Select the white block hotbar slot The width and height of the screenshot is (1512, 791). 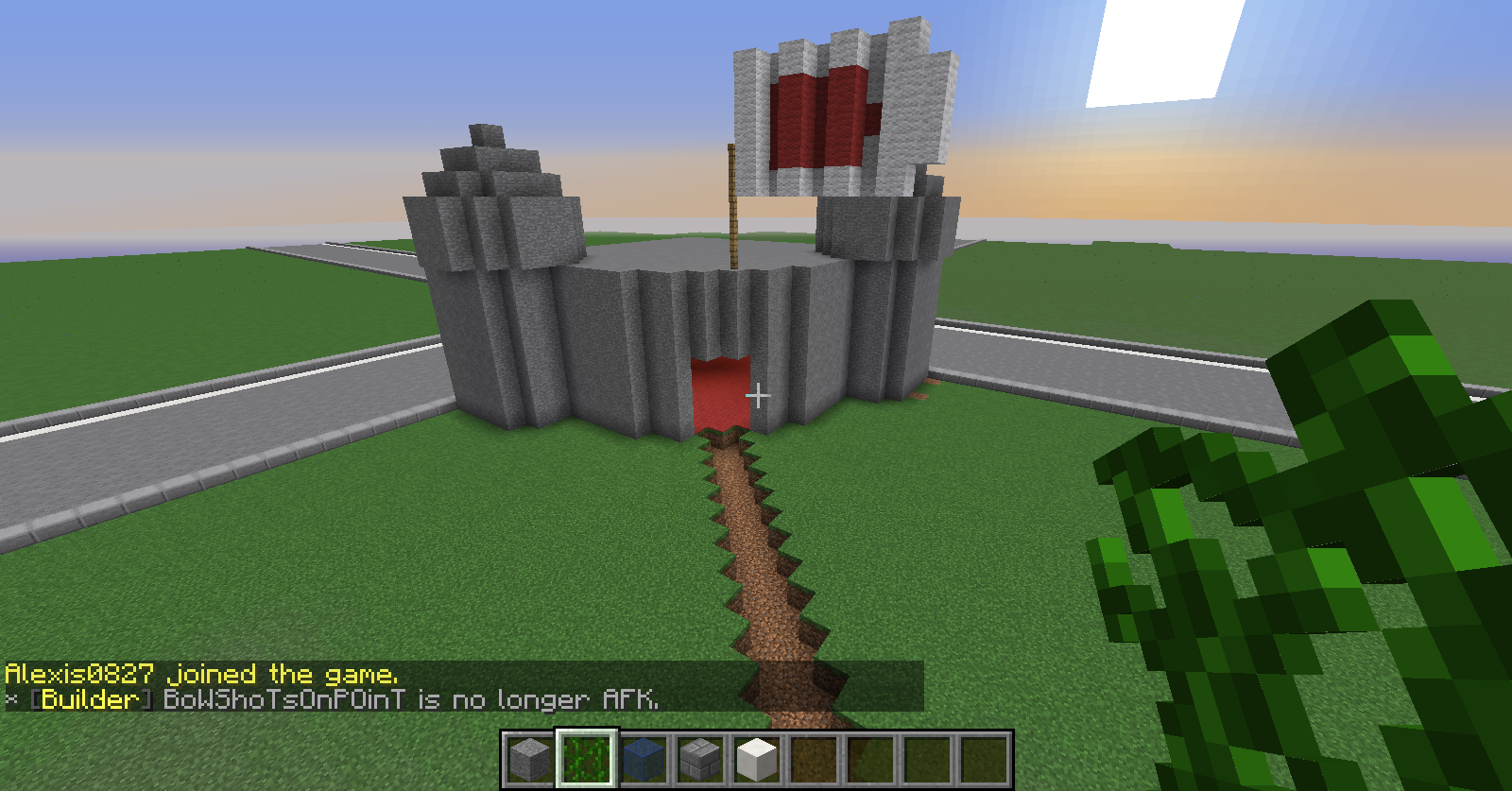(x=757, y=758)
